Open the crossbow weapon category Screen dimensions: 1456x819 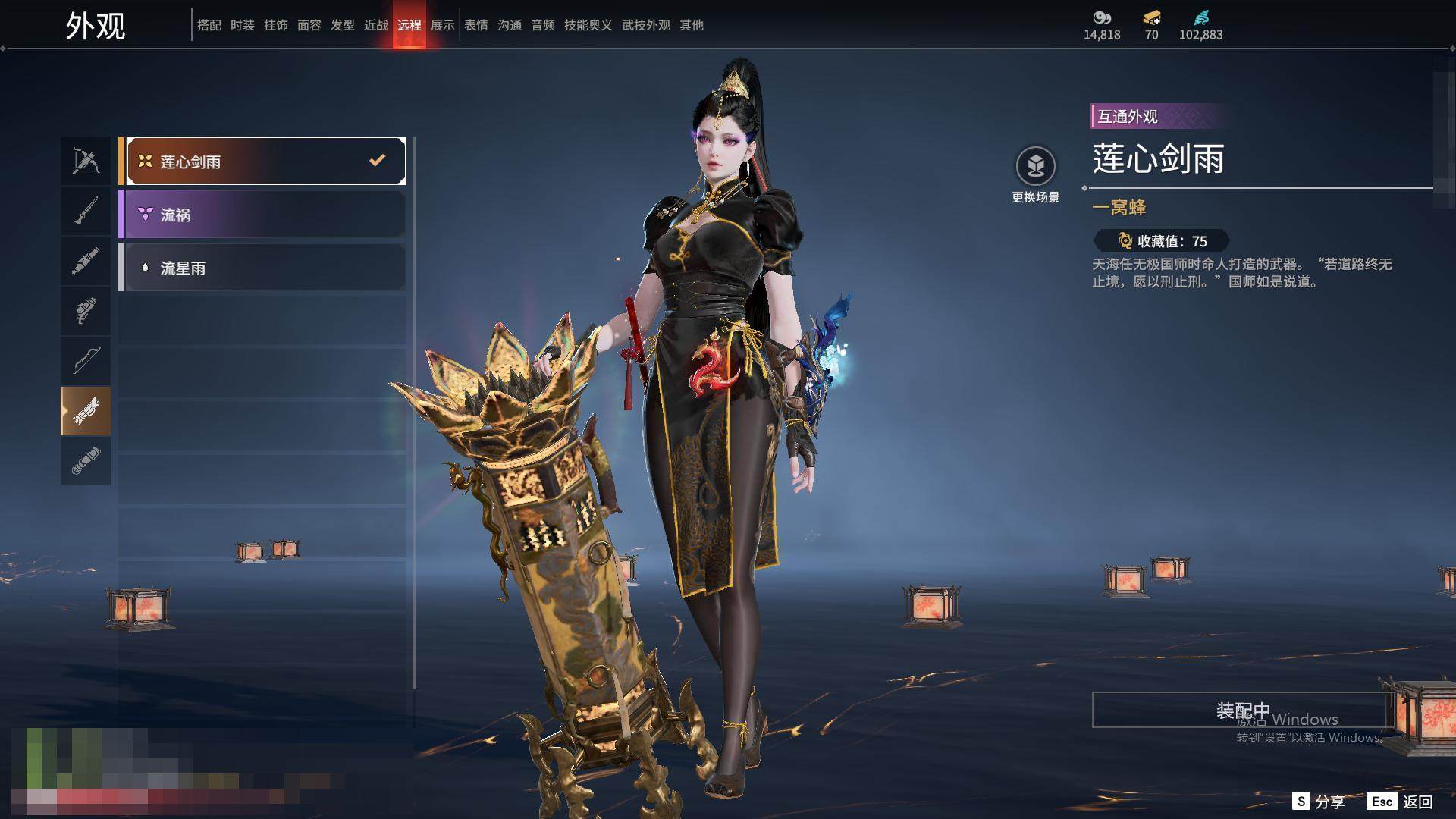[x=86, y=161]
